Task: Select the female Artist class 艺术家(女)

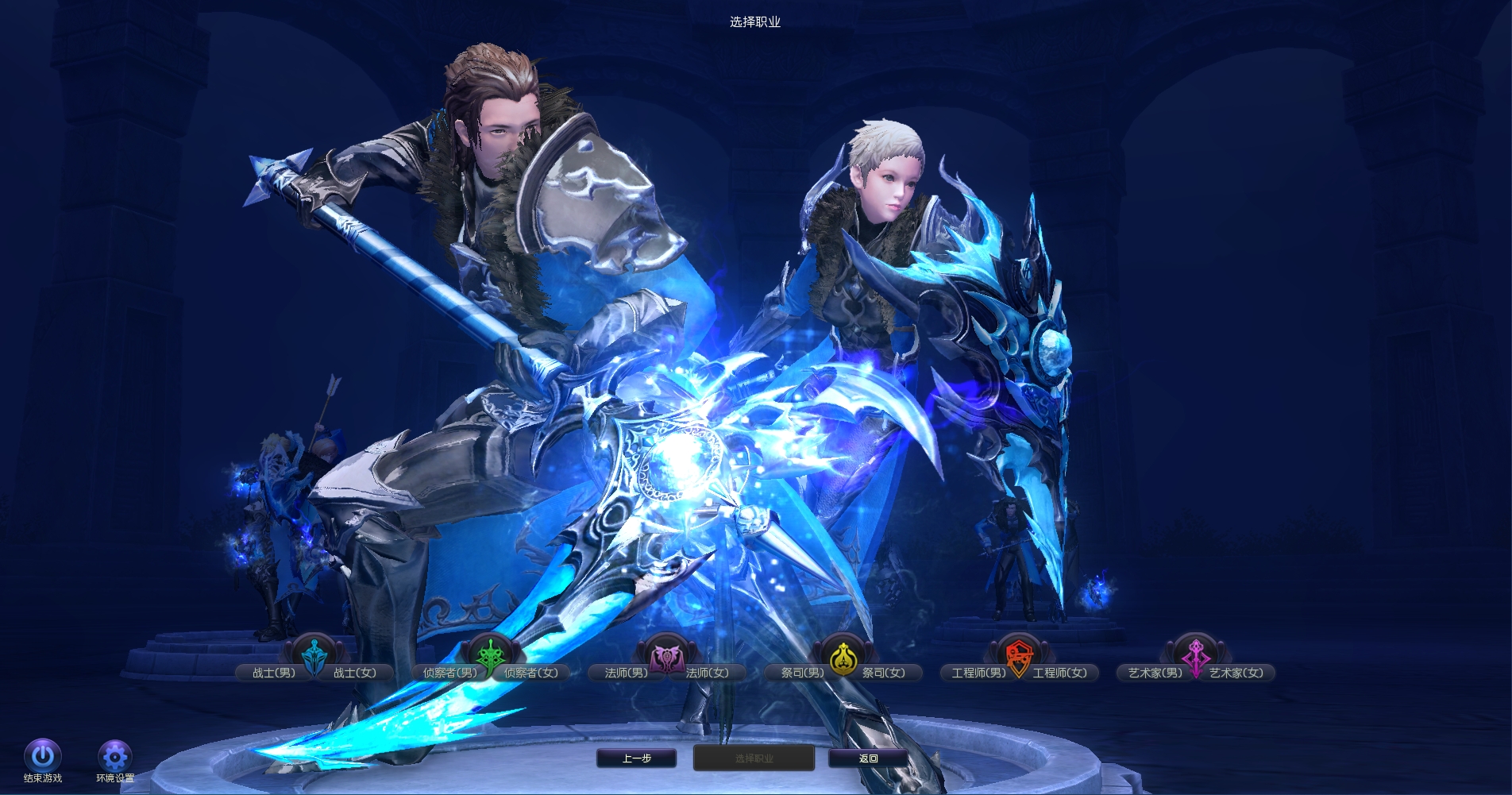Action: coord(1236,673)
